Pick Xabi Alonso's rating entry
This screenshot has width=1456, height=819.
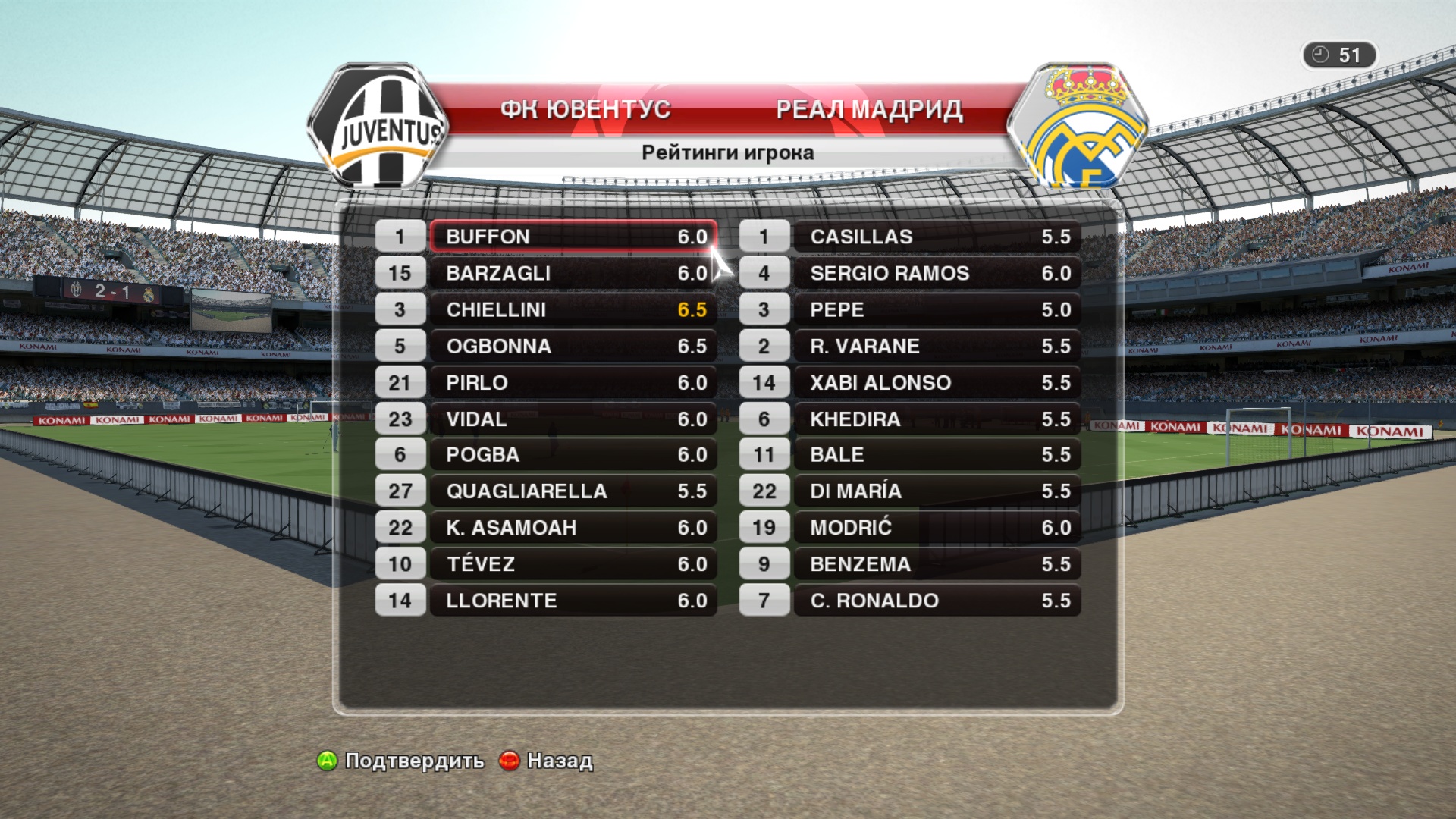[x=937, y=382]
